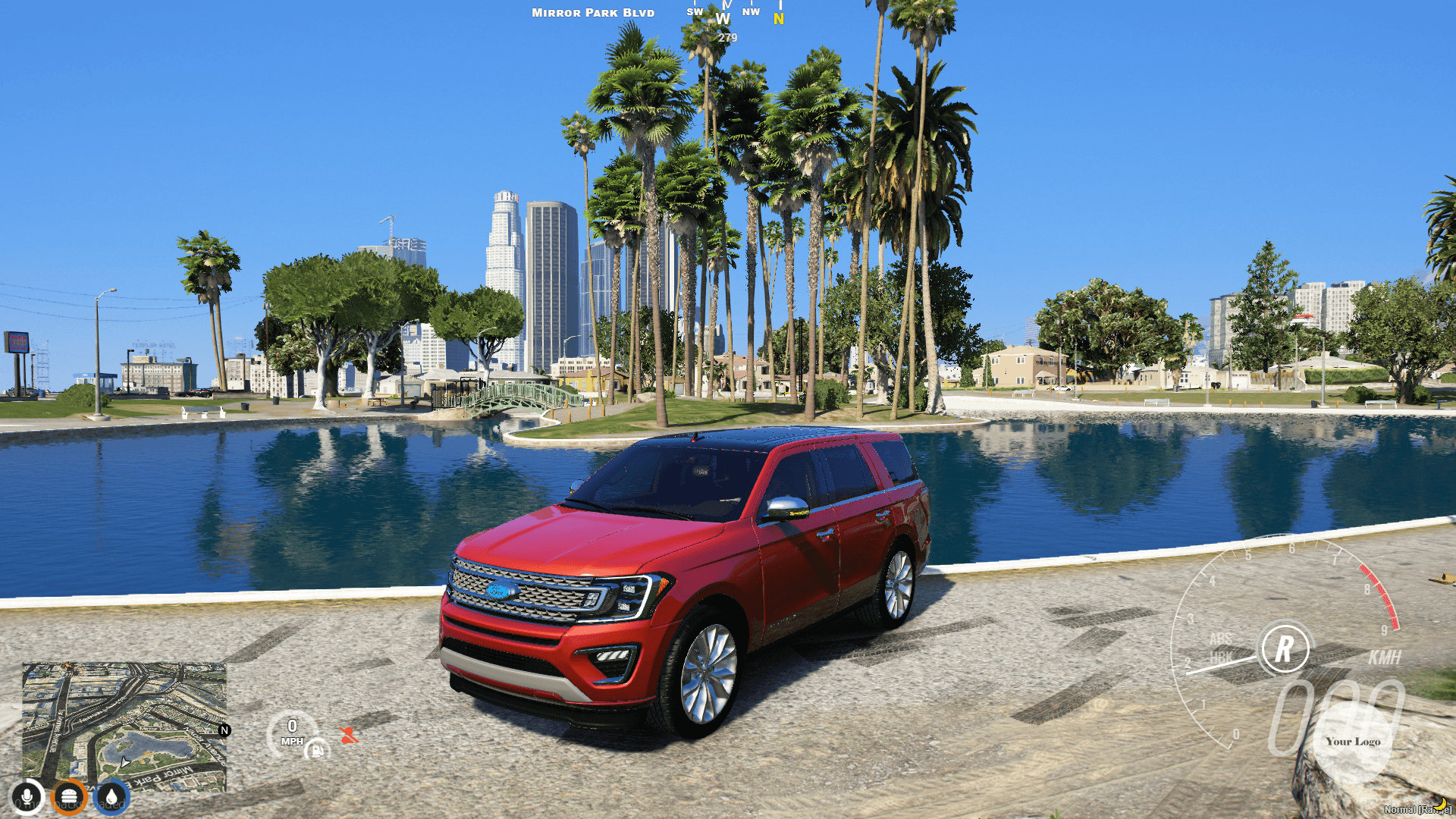Click the yellow N on the compass
The image size is (1456, 819).
click(779, 19)
